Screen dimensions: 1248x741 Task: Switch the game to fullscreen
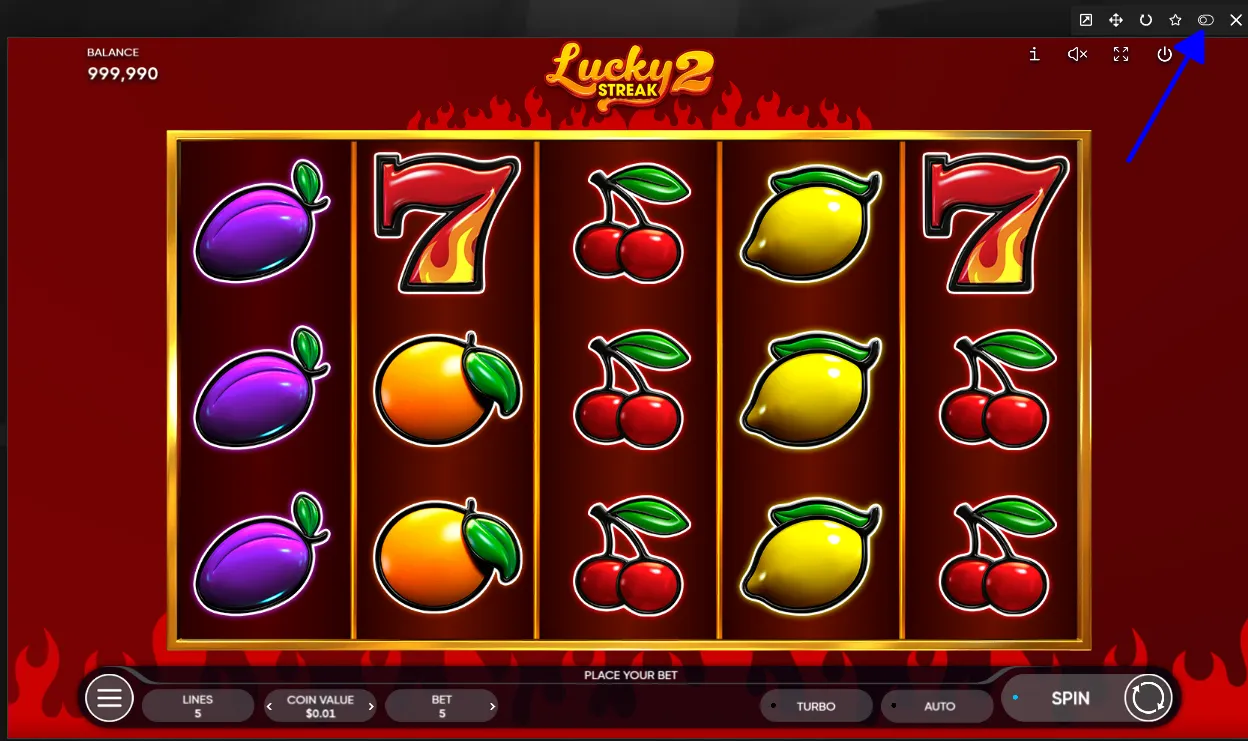(1121, 54)
